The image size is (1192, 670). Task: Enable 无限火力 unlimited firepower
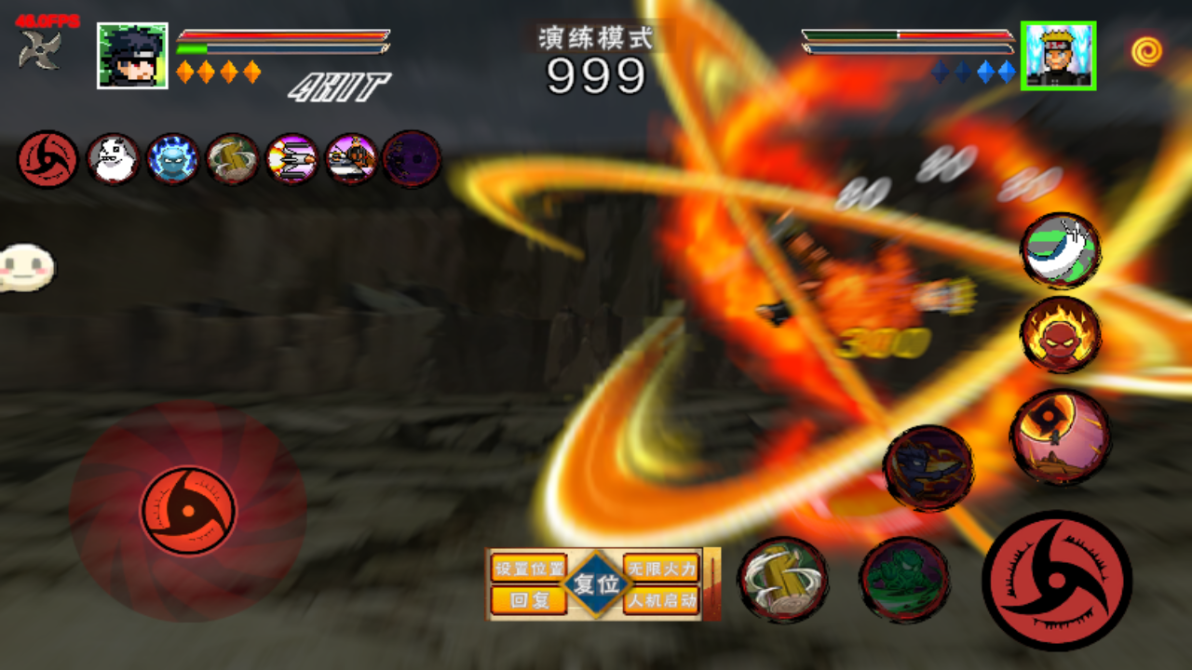(x=661, y=569)
